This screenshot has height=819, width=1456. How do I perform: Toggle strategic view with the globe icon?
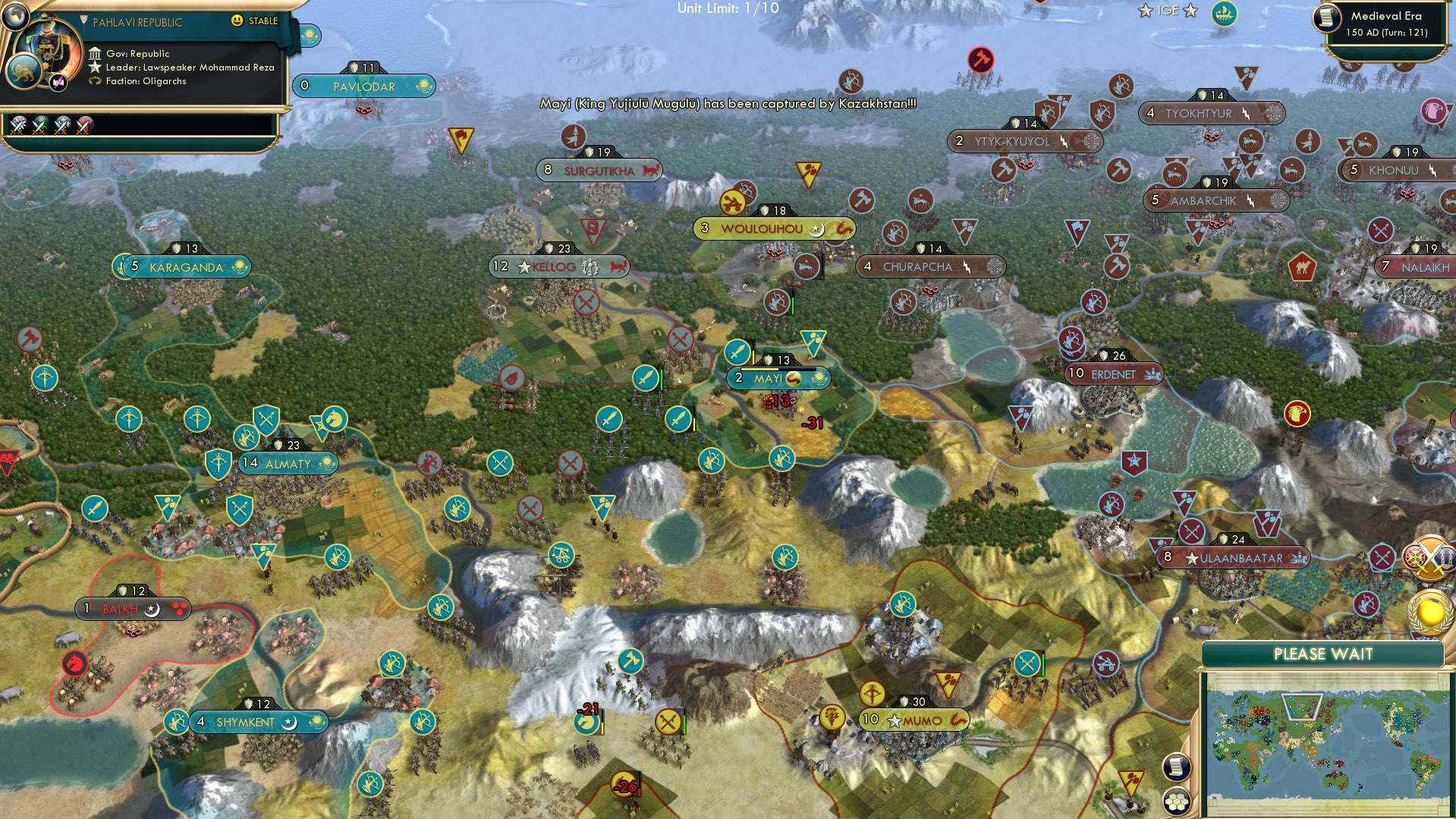pos(15,17)
